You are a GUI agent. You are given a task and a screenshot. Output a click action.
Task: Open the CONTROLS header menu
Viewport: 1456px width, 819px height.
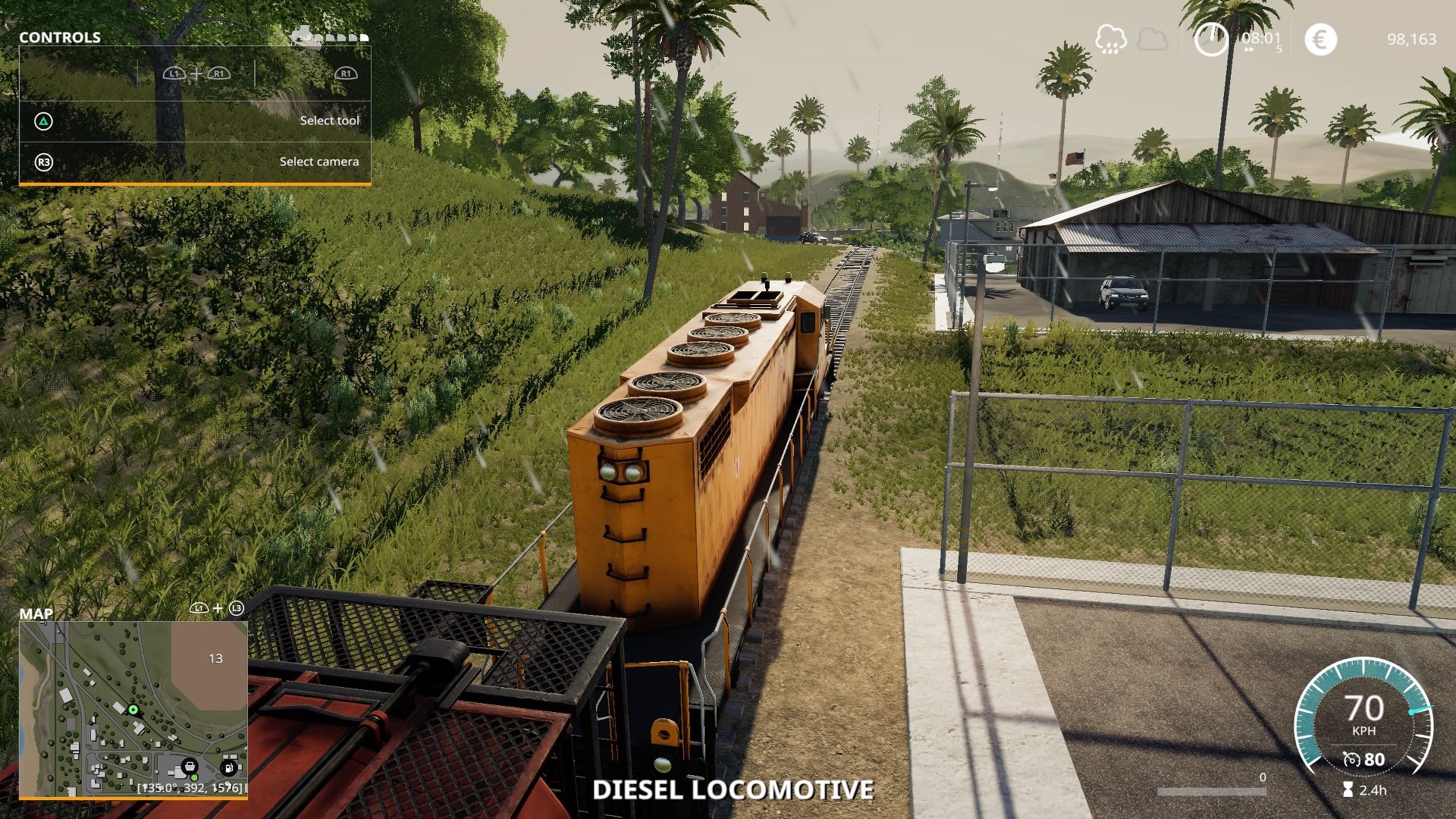(59, 36)
